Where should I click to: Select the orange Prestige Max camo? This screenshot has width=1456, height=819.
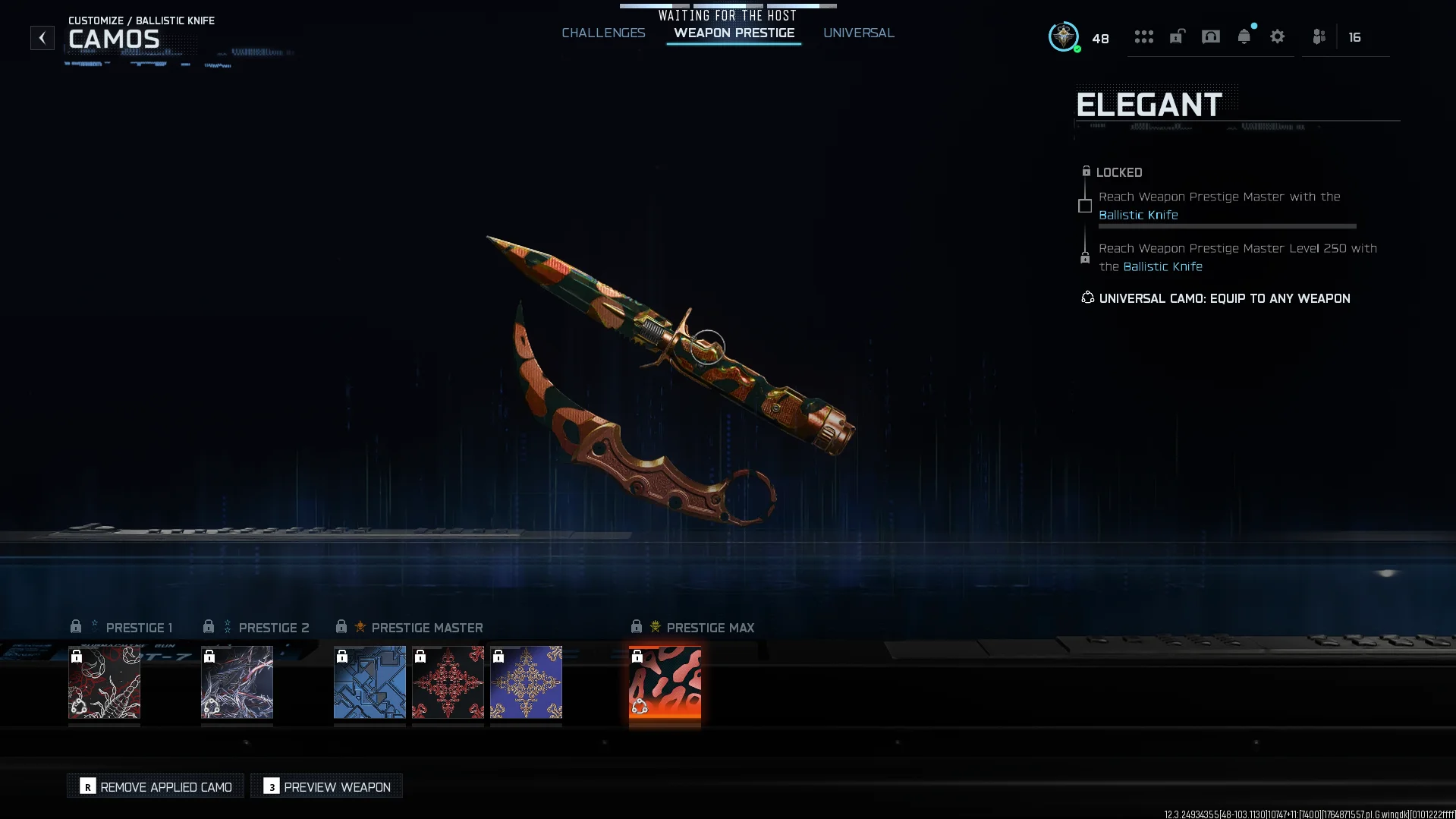[x=665, y=682]
